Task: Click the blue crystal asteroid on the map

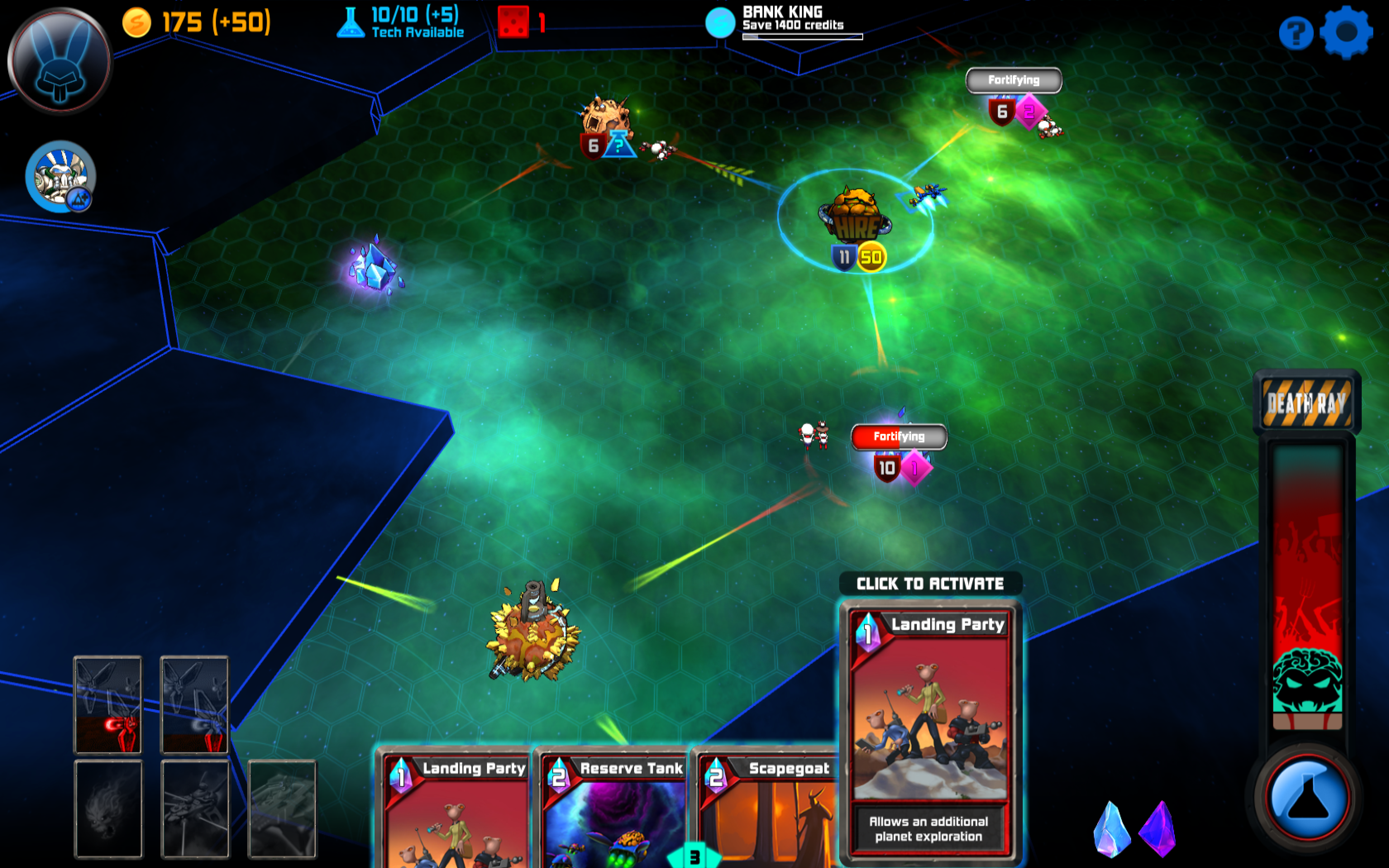Action: coord(373,267)
